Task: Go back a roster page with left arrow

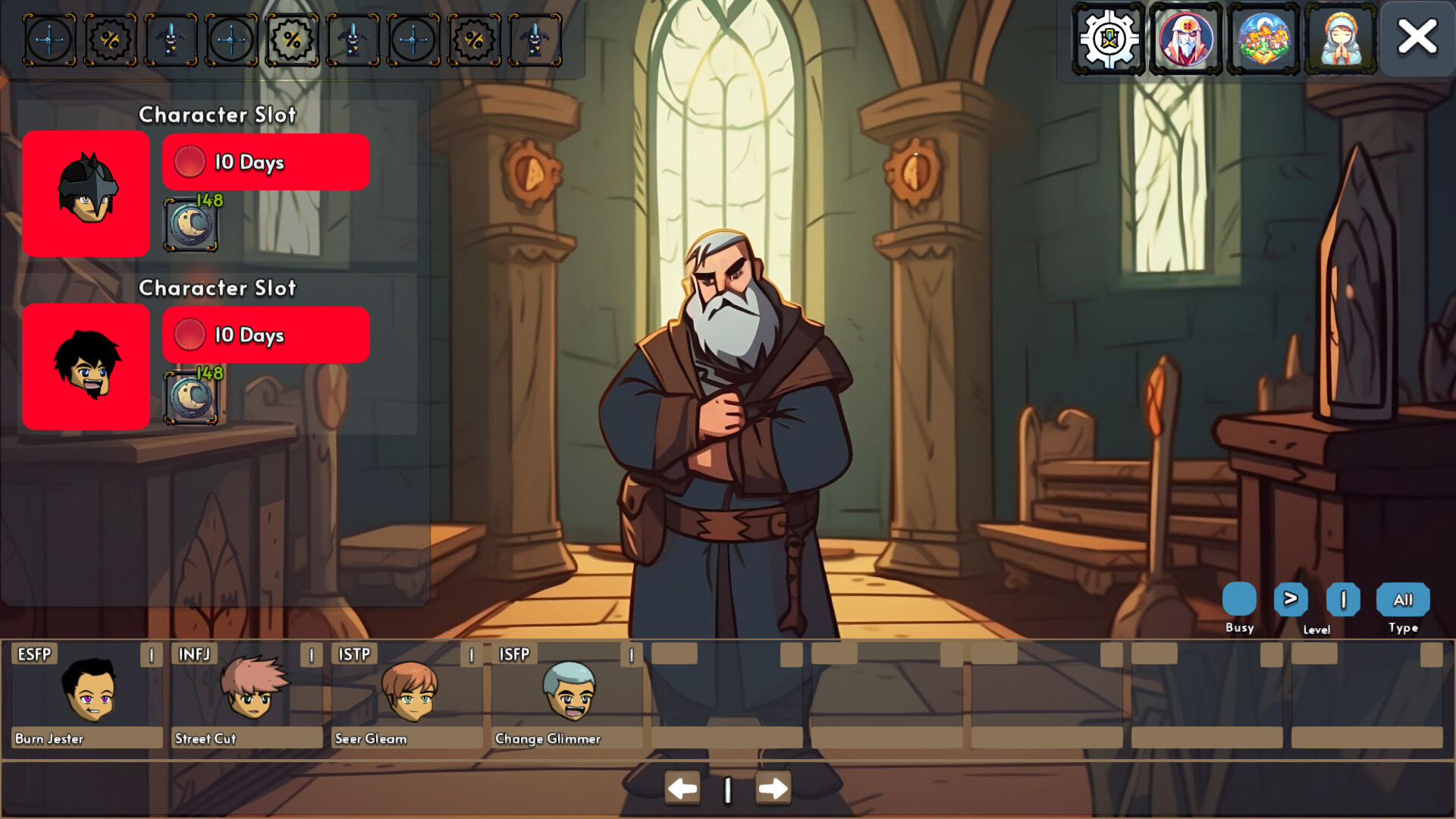Action: (682, 789)
